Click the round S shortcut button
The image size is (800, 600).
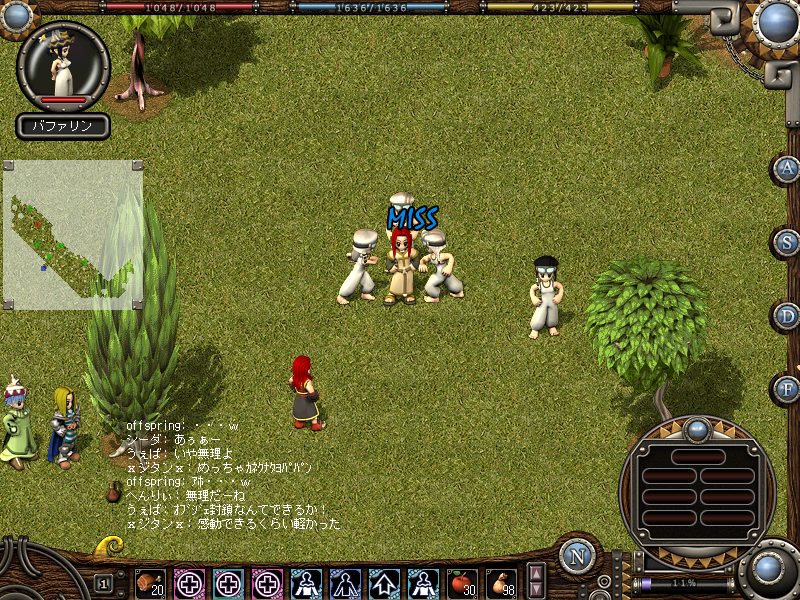pyautogui.click(x=788, y=242)
